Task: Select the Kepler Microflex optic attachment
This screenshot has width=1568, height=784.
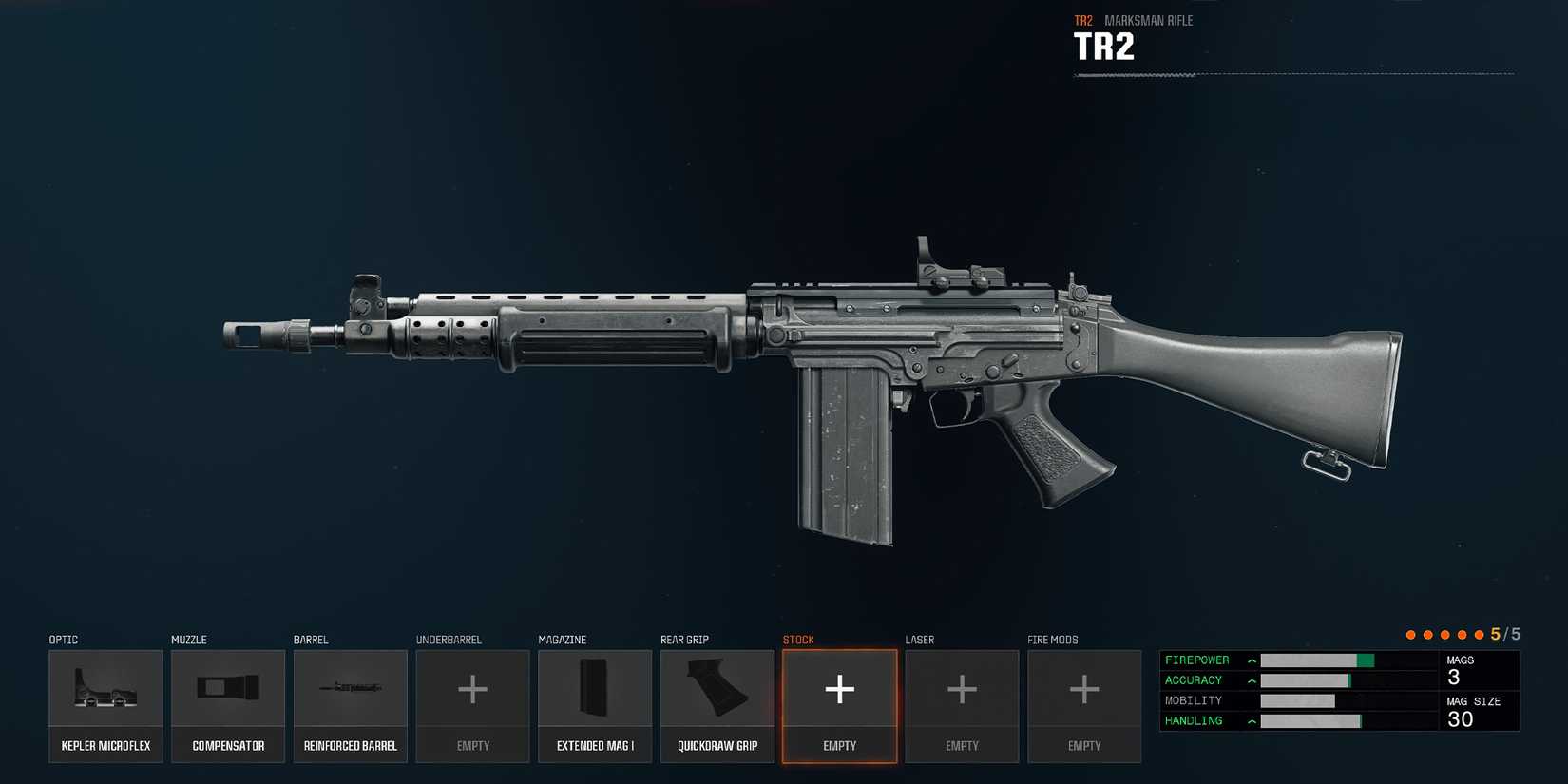Action: (105, 705)
